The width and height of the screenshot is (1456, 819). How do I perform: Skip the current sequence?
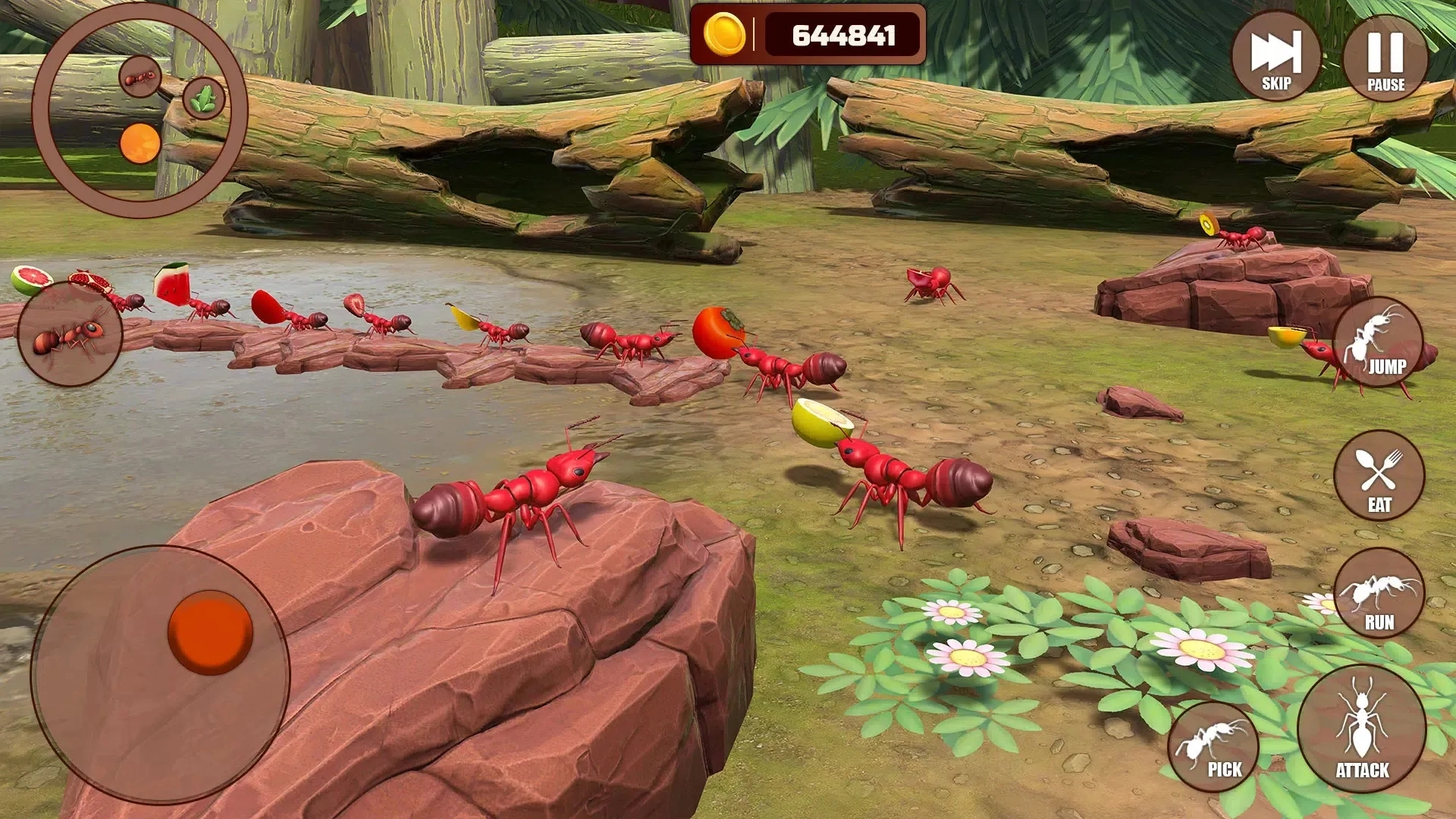pos(1276,57)
